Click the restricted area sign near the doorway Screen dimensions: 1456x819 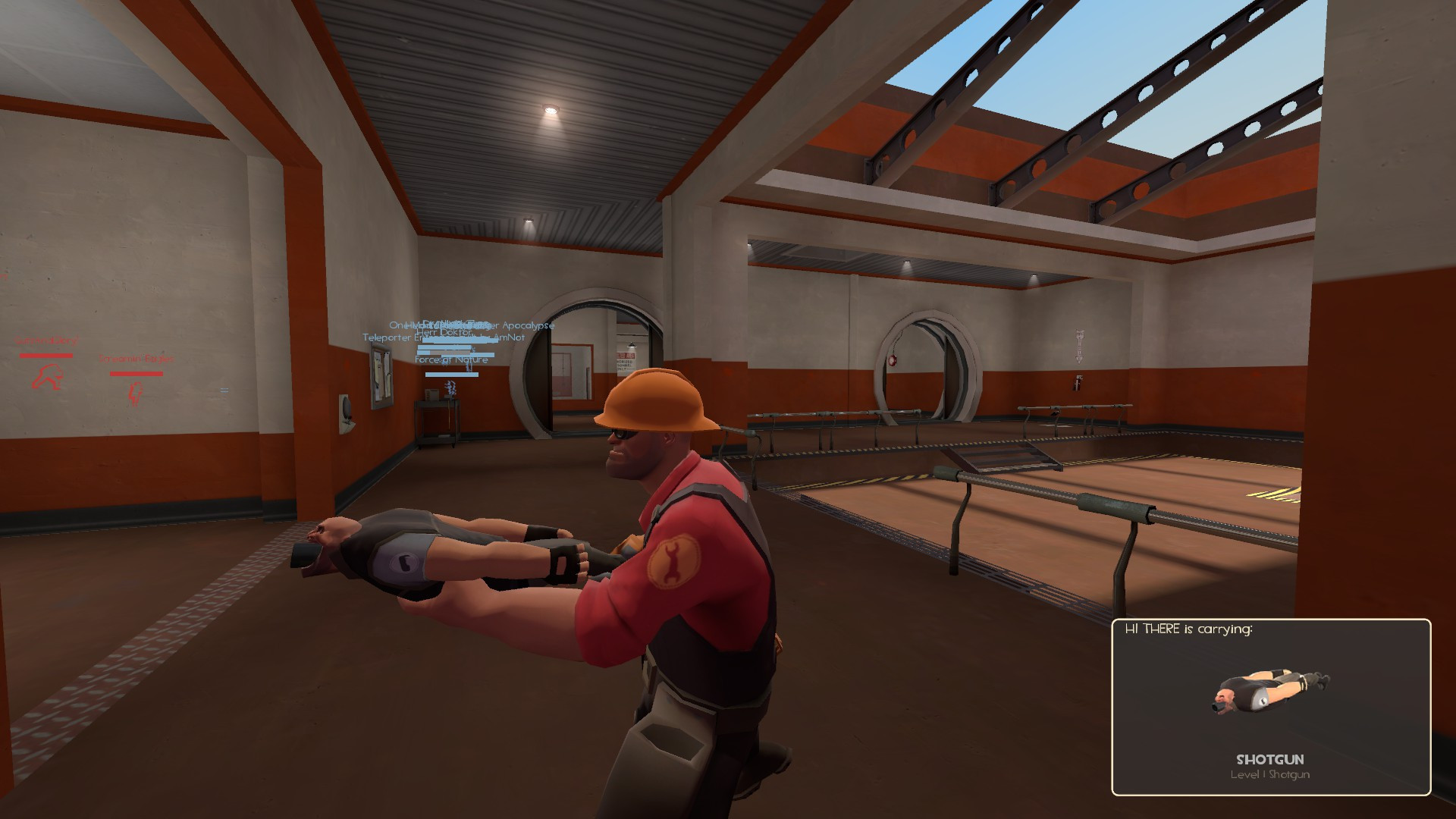coord(624,359)
